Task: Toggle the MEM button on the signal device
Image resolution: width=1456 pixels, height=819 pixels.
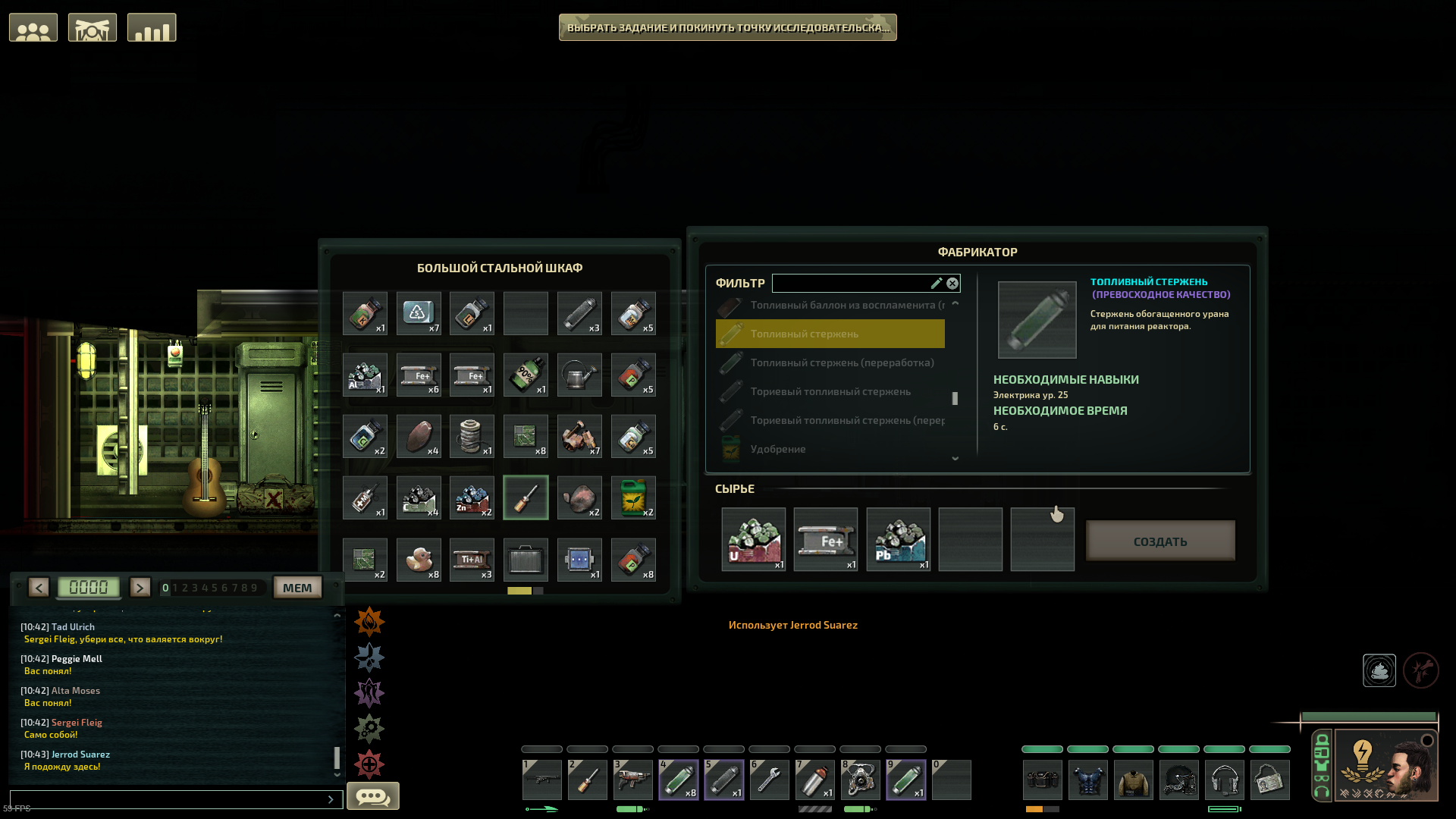Action: click(x=297, y=587)
